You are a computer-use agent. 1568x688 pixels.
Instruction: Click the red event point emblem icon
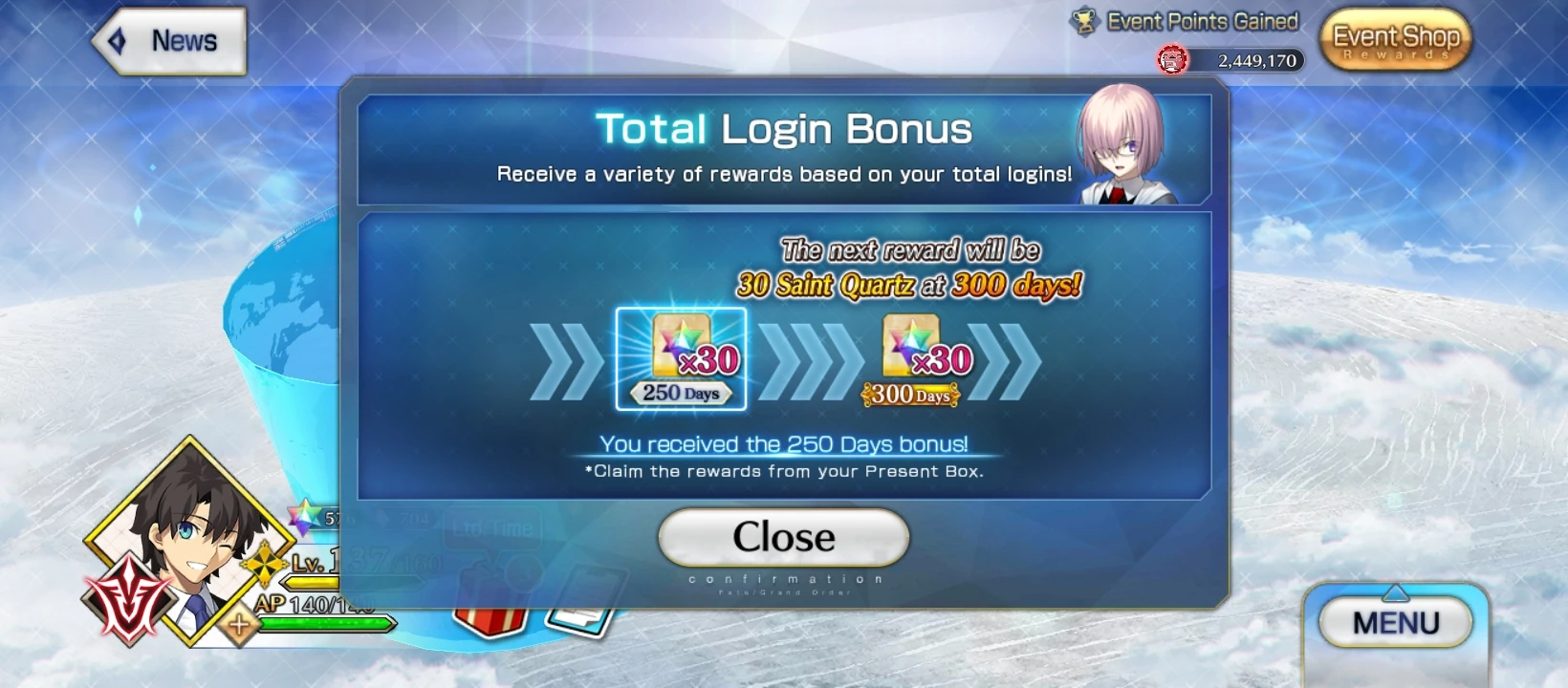1172,60
